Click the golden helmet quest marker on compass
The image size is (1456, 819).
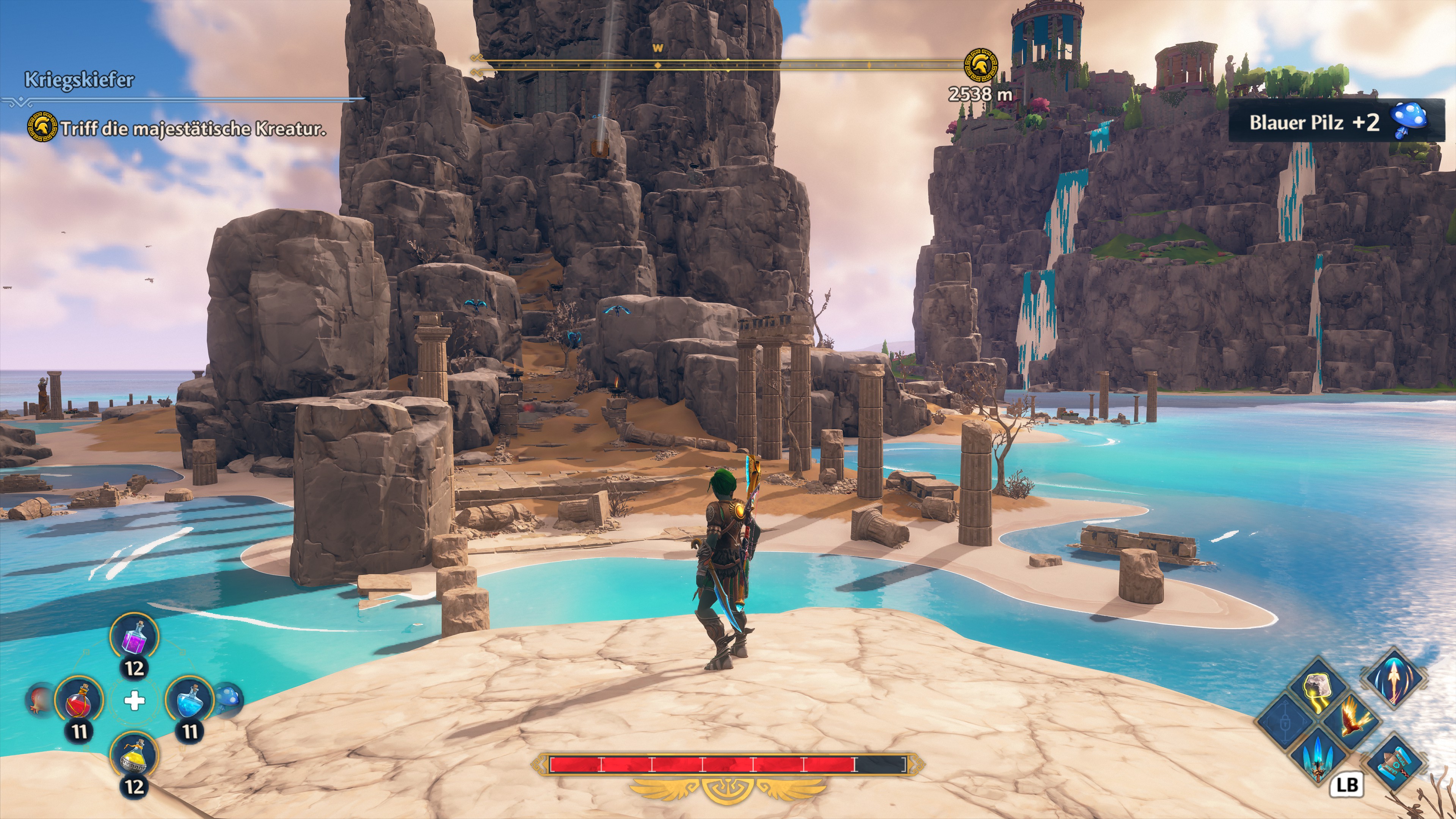(980, 66)
